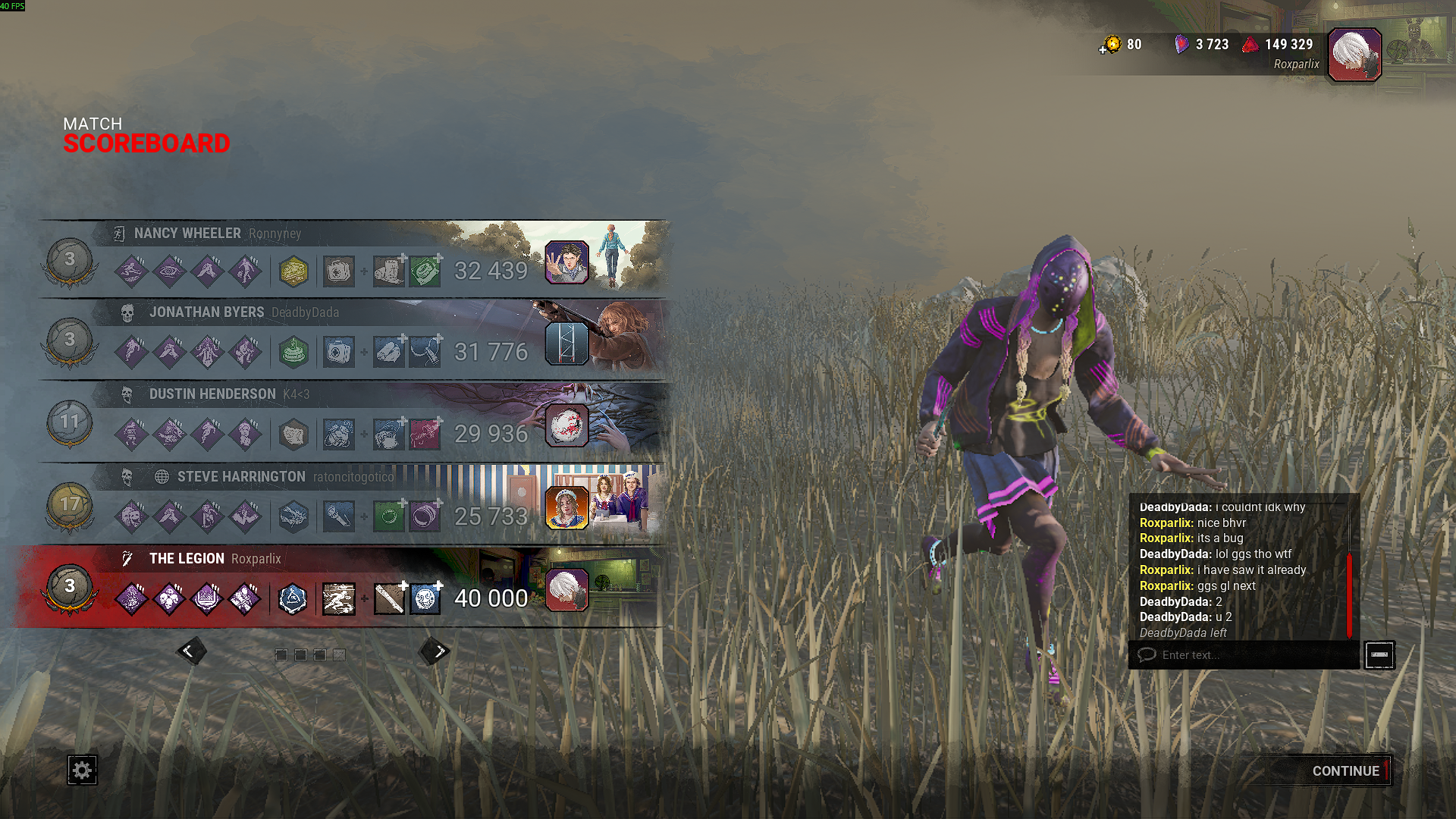Select Steve Harrington player name
Screen dimensions: 1456x819
click(x=241, y=477)
